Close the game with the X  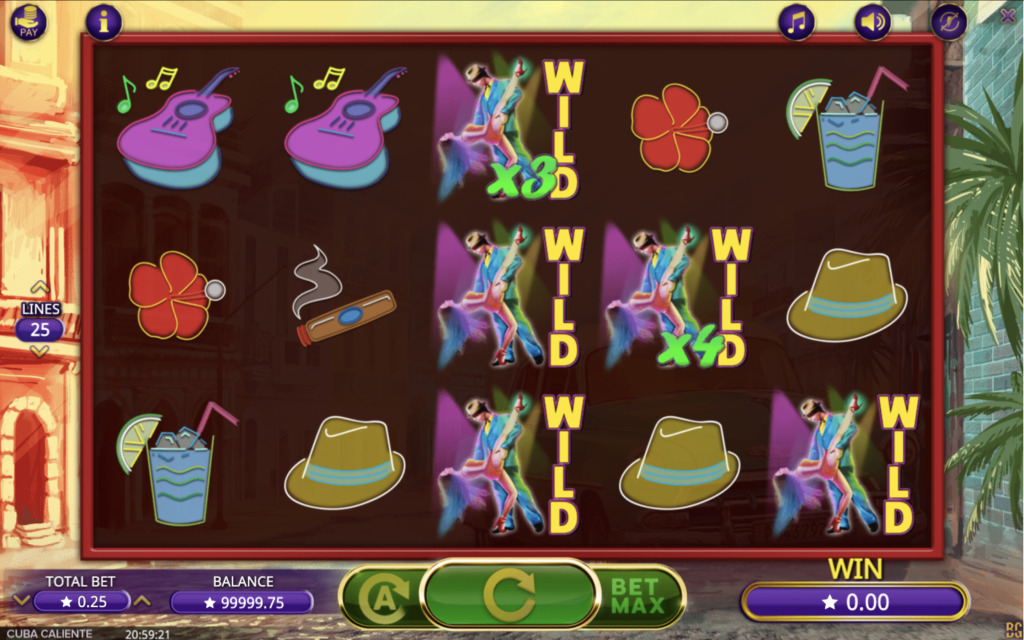click(1007, 15)
